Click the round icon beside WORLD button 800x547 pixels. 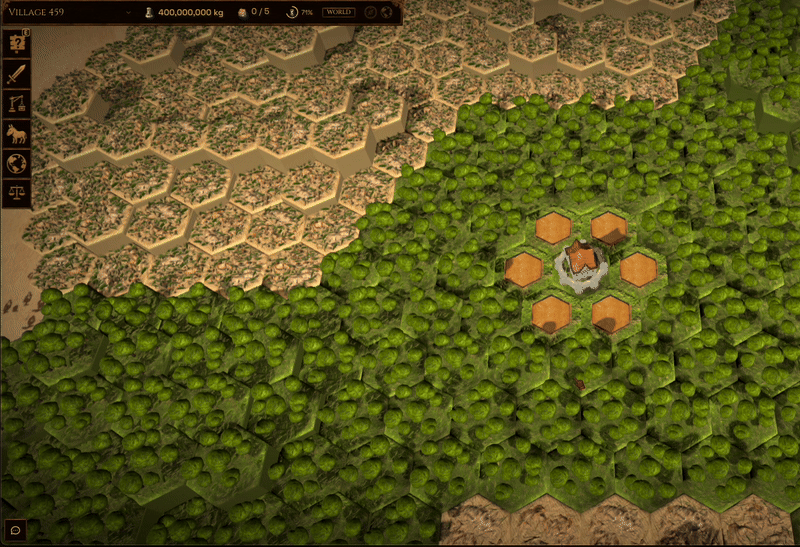coord(370,12)
